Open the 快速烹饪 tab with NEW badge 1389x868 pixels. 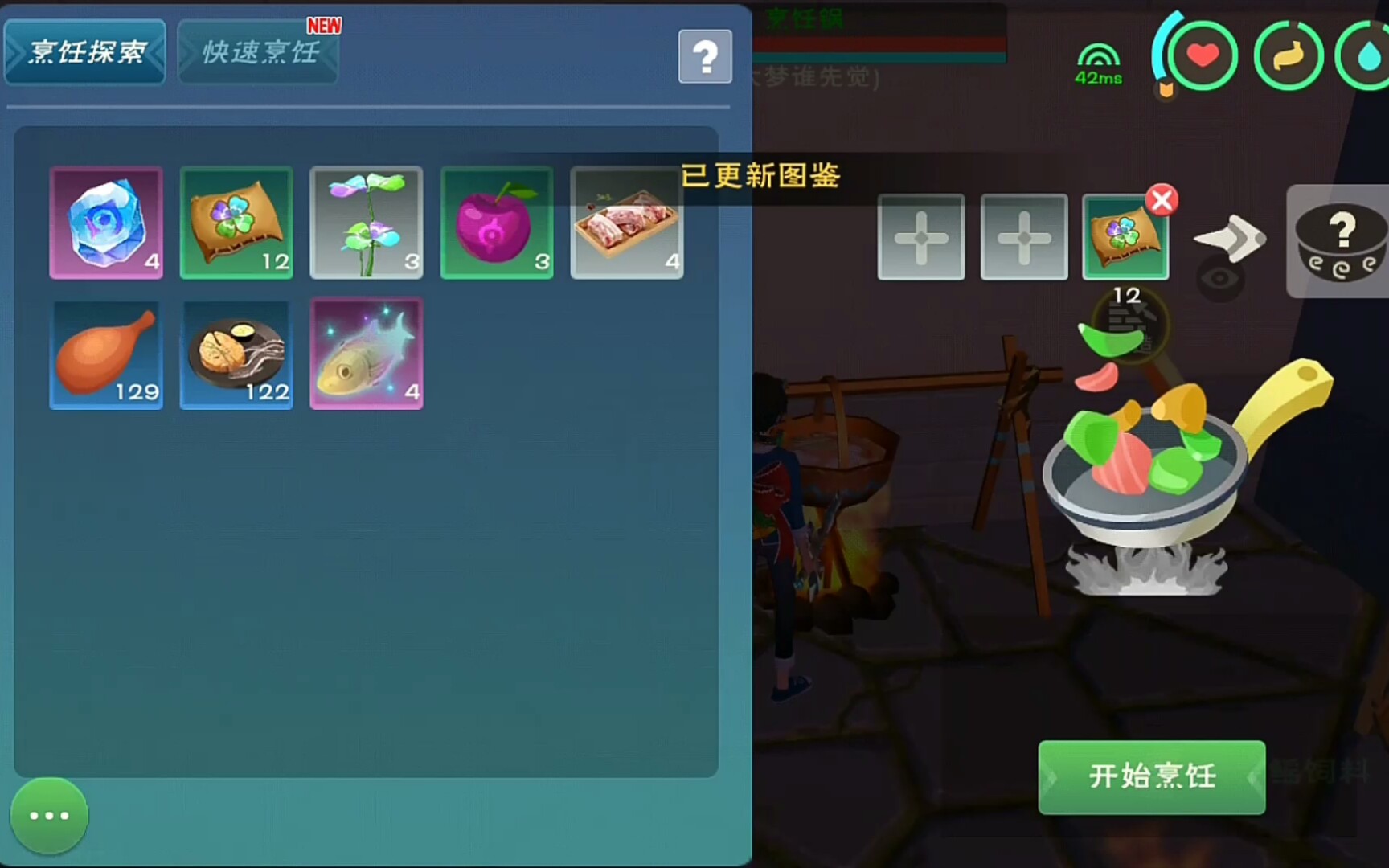pos(257,51)
